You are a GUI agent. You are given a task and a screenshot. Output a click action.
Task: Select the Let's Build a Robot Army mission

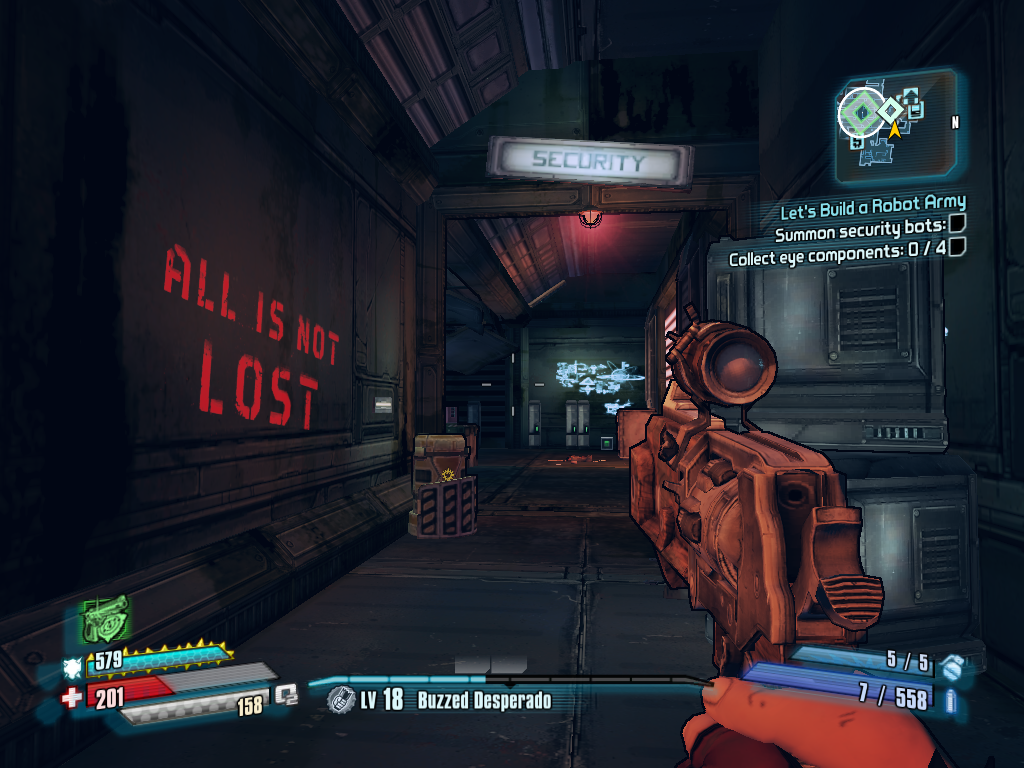click(x=873, y=207)
